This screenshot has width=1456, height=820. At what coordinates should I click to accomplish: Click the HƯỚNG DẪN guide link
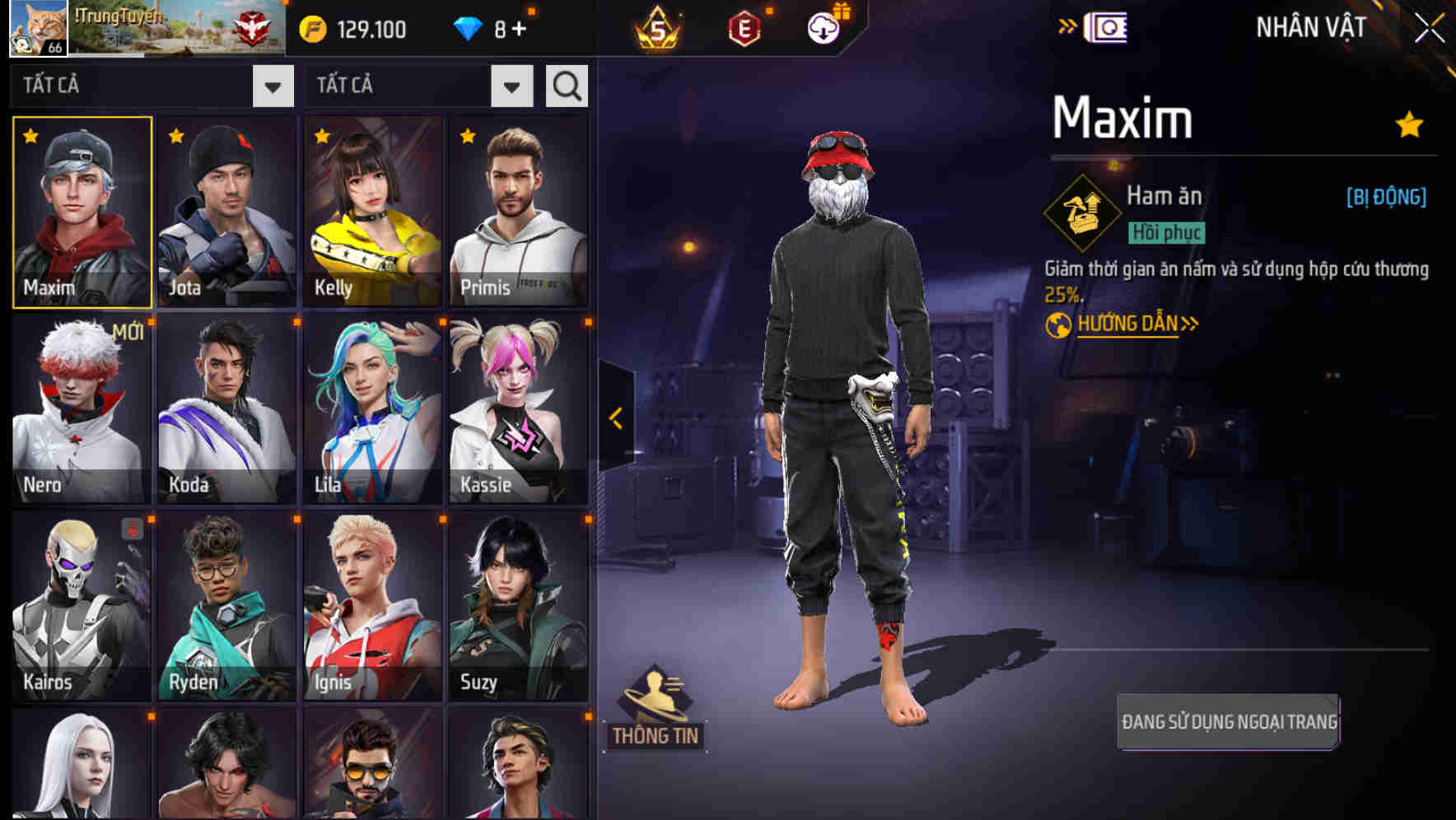click(1128, 324)
